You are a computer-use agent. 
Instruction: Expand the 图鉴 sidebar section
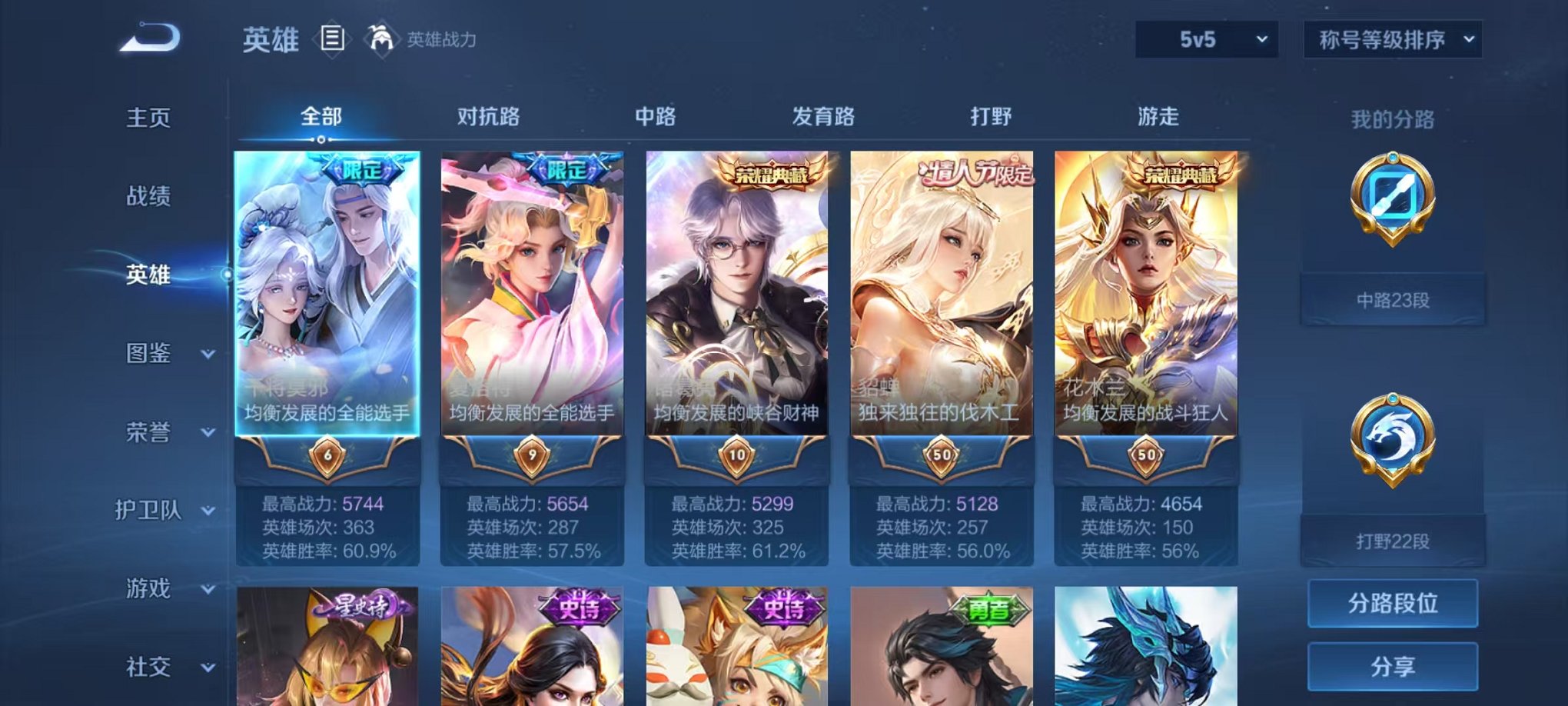[x=165, y=355]
